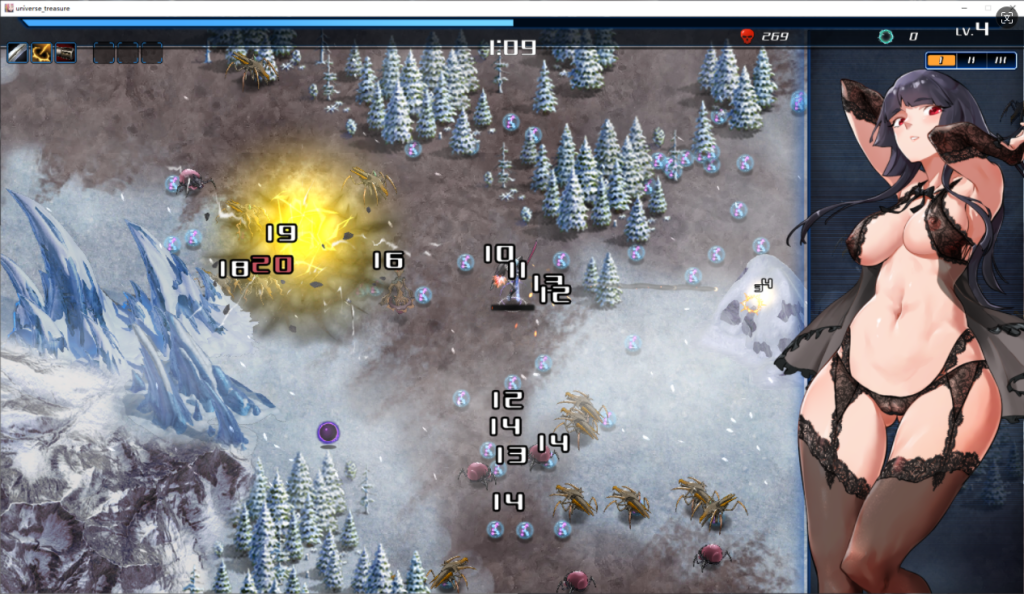1024x594 pixels.
Task: Switch to the III selector tab
Action: pyautogui.click(x=1000, y=60)
